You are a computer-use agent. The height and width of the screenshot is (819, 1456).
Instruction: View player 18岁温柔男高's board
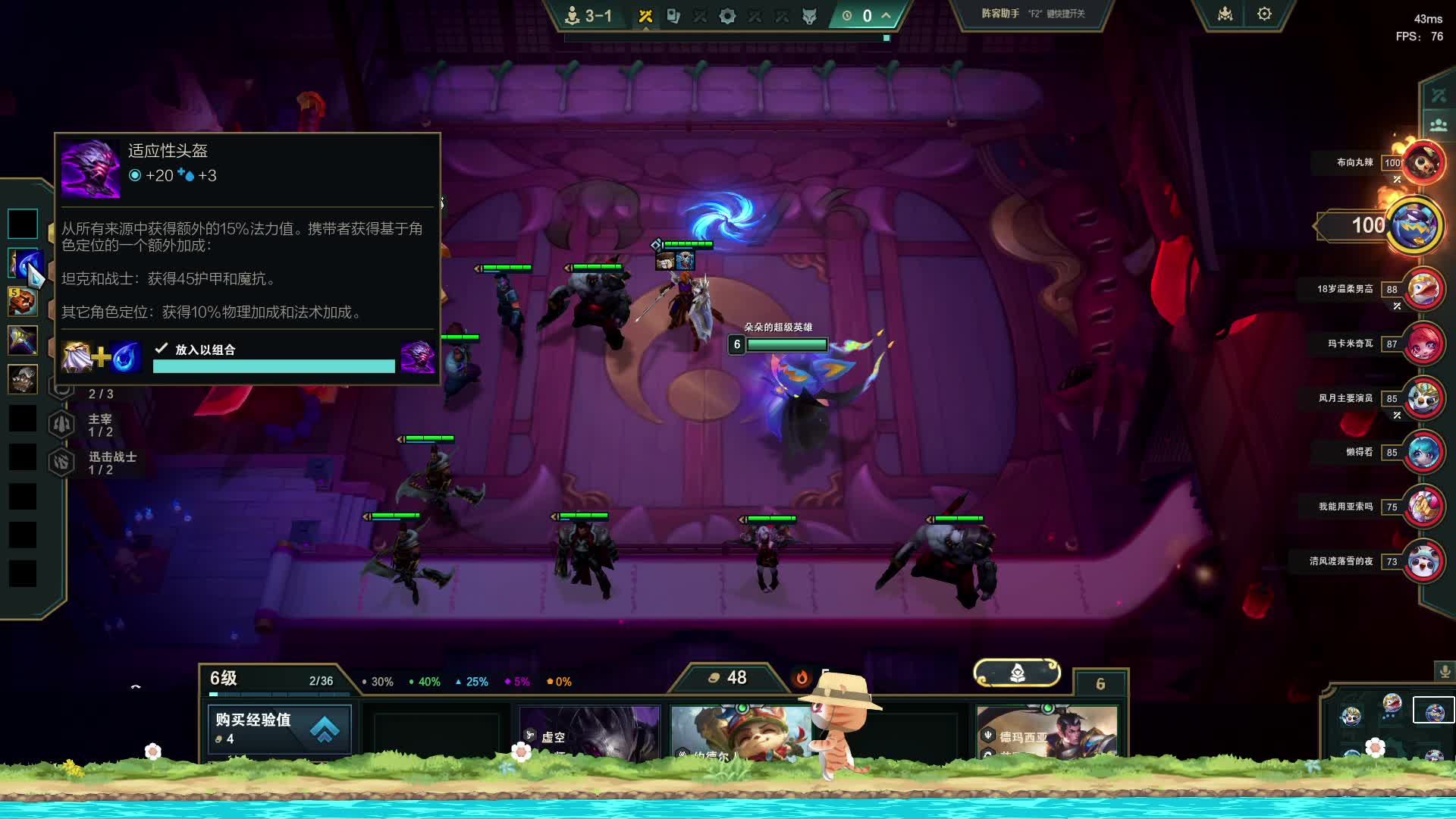click(1423, 289)
